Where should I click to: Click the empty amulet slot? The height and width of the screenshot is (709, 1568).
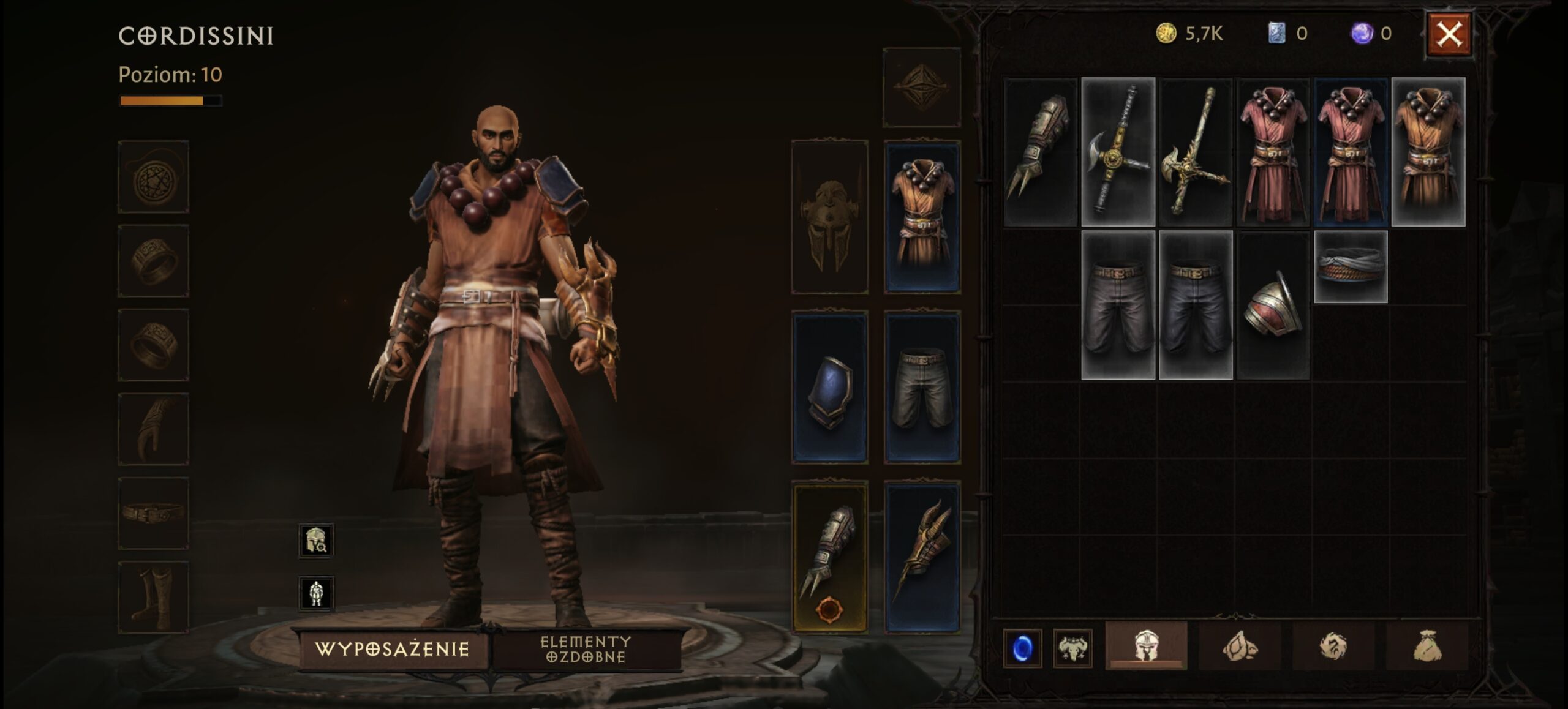(x=153, y=177)
